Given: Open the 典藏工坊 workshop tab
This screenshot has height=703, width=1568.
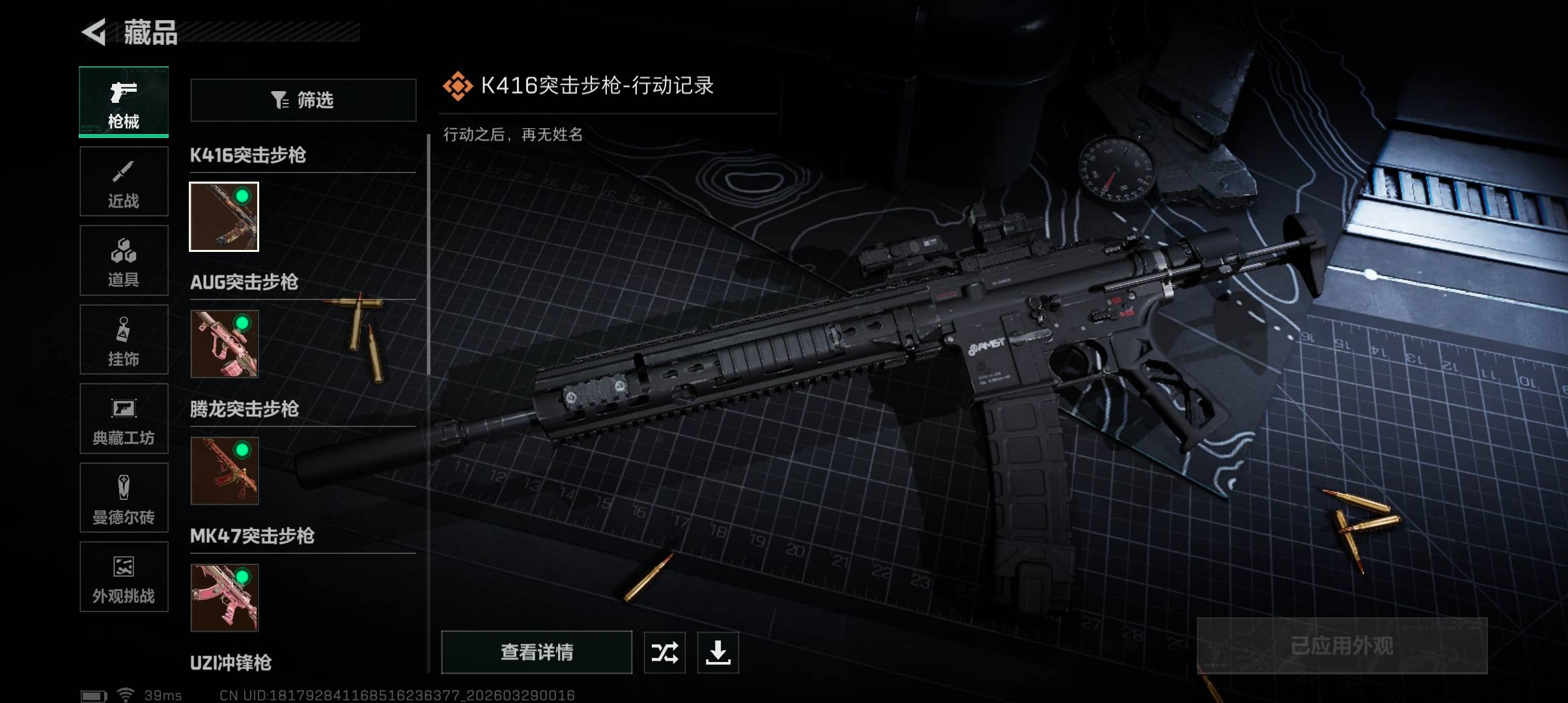Looking at the screenshot, I should [124, 419].
